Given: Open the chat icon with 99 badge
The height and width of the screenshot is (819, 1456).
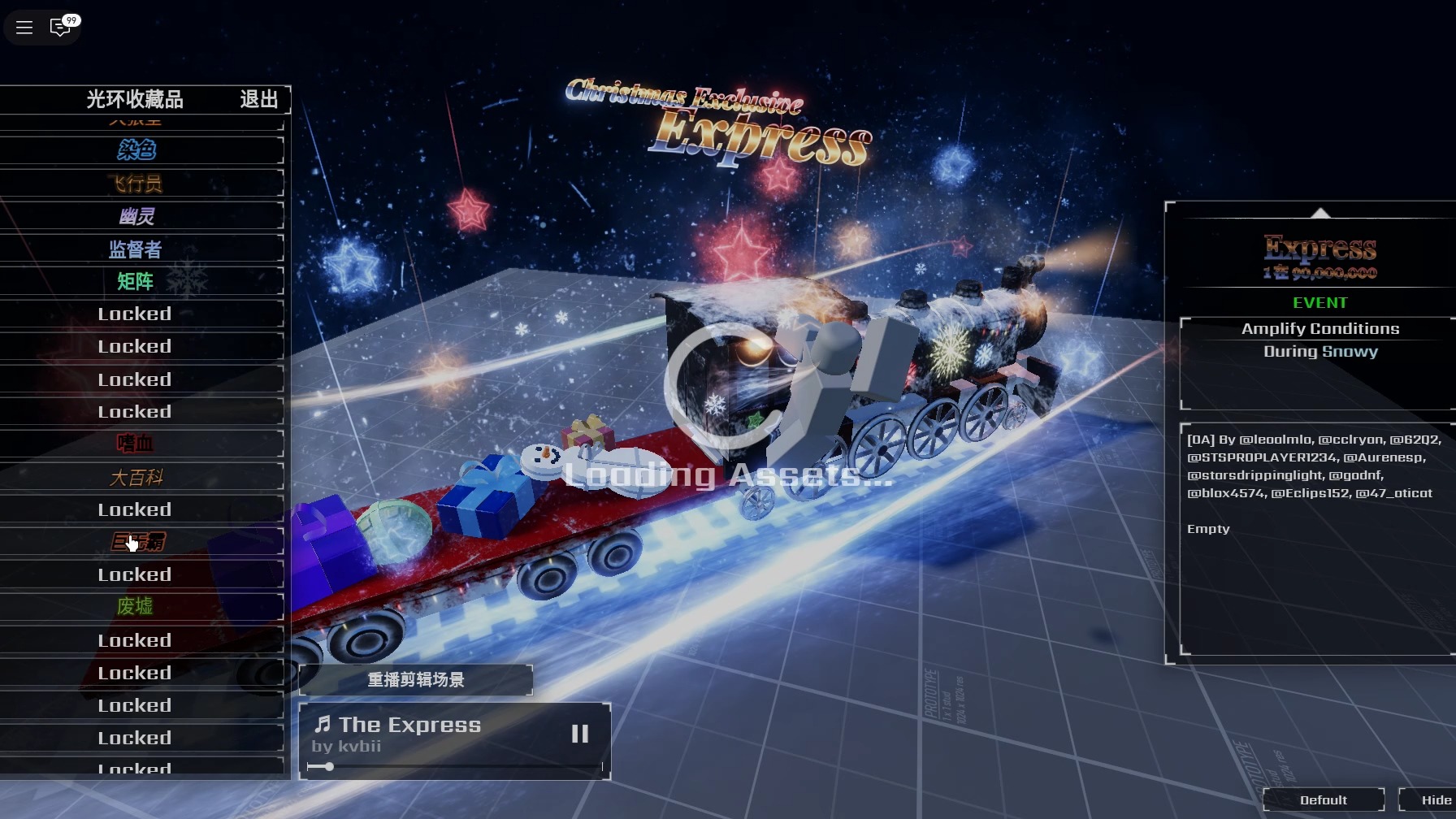Looking at the screenshot, I should click(x=61, y=28).
